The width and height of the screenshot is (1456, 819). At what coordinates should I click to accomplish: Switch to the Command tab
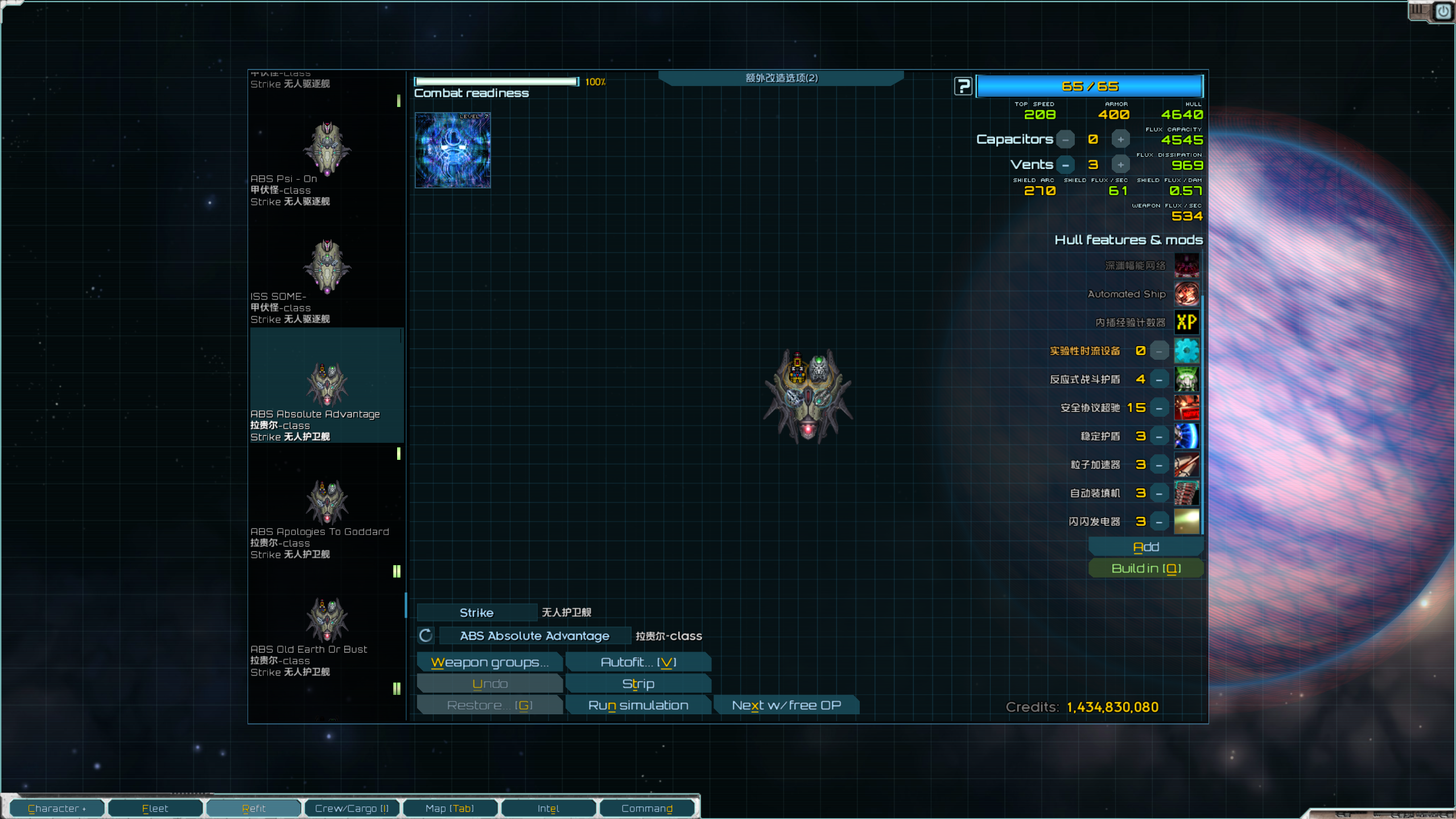point(646,808)
